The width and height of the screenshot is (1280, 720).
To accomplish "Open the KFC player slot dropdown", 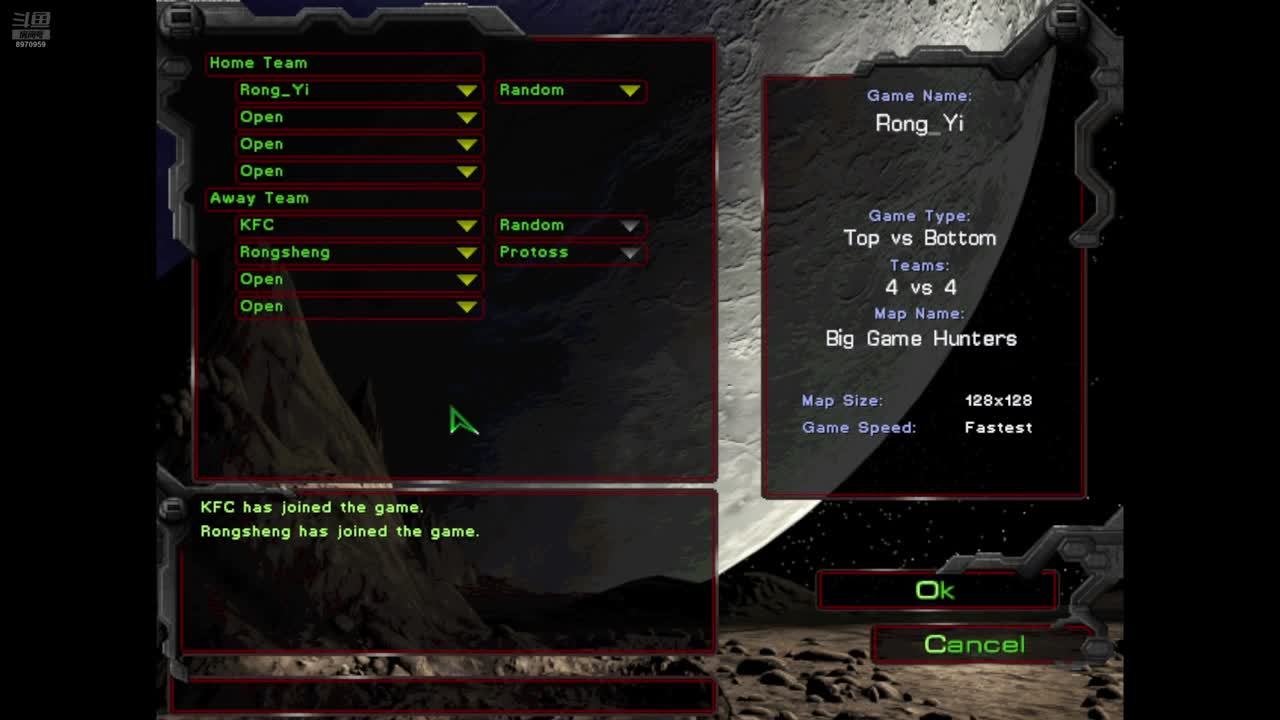I will pyautogui.click(x=466, y=226).
